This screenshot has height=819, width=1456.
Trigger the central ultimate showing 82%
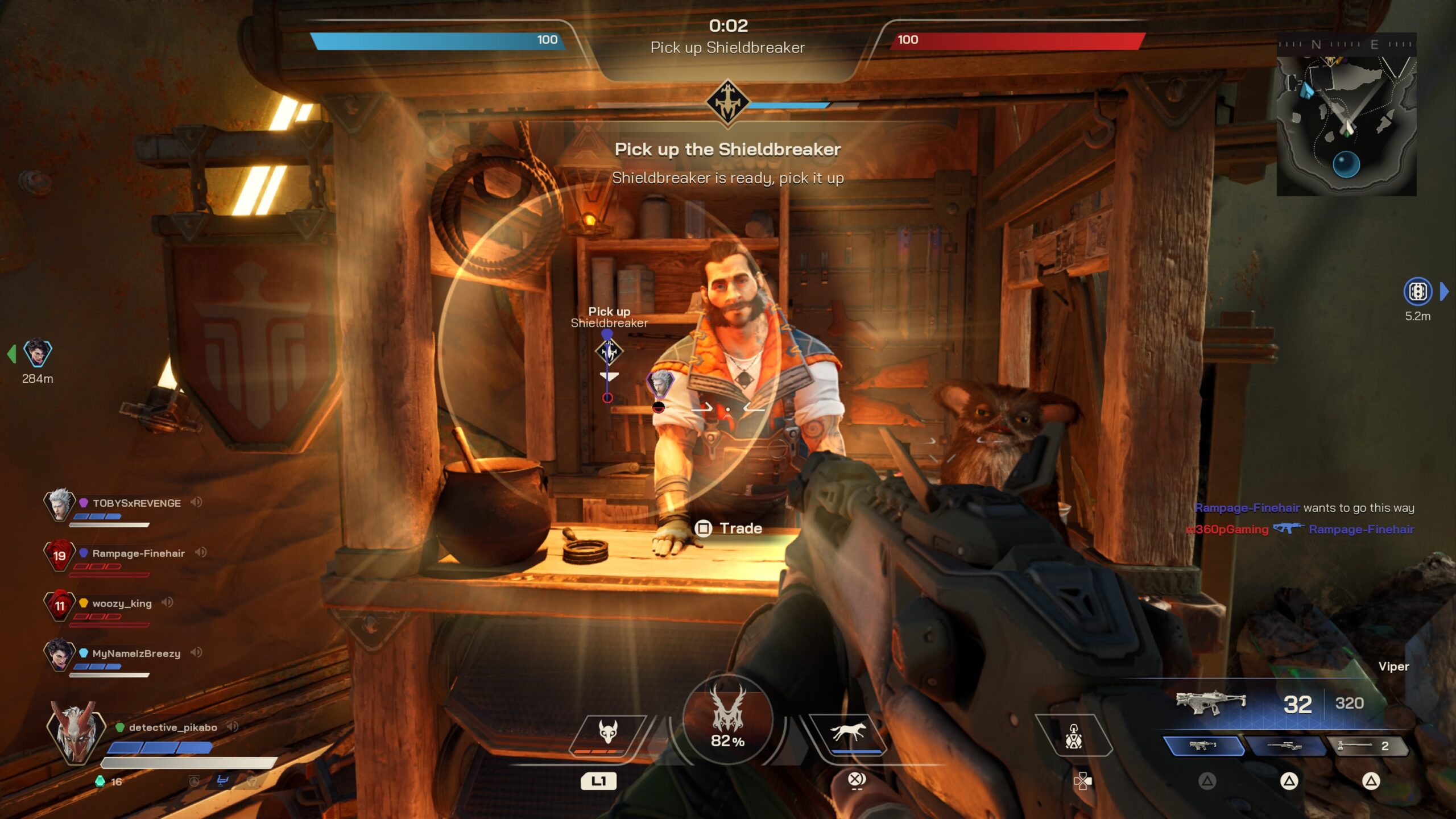(727, 719)
